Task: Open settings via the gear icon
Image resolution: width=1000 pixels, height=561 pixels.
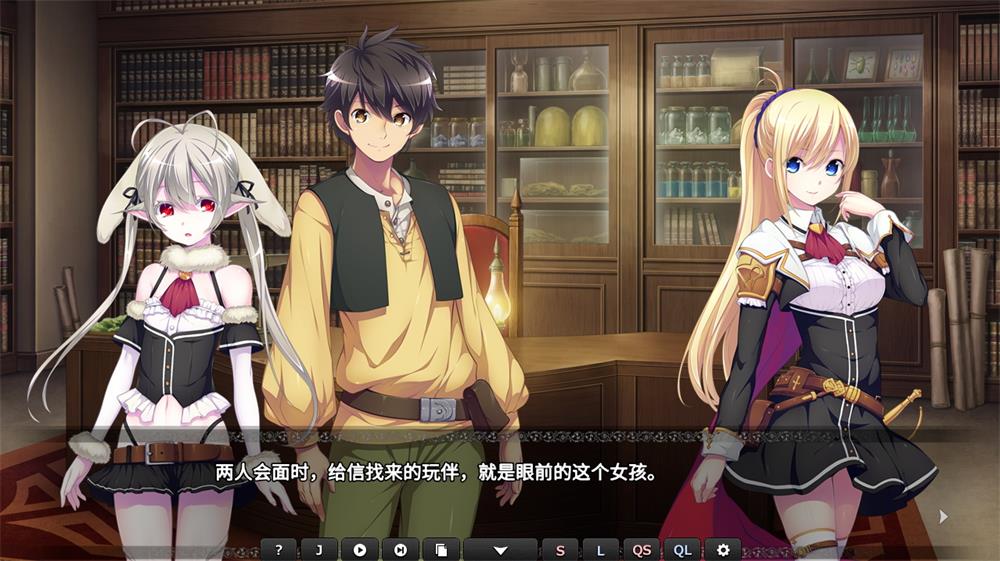Action: coord(723,549)
